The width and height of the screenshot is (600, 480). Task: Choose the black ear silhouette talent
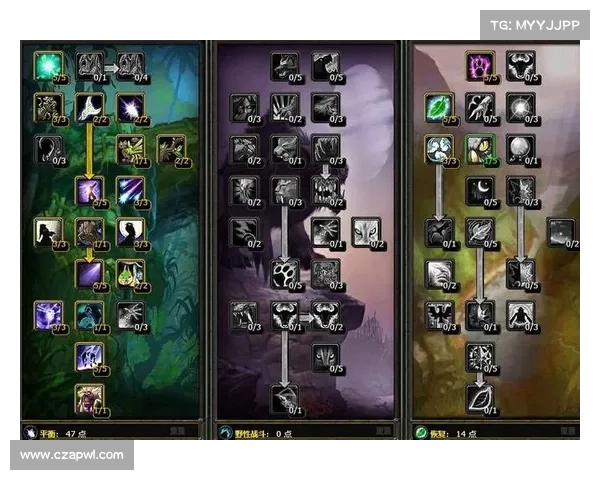coord(47,148)
